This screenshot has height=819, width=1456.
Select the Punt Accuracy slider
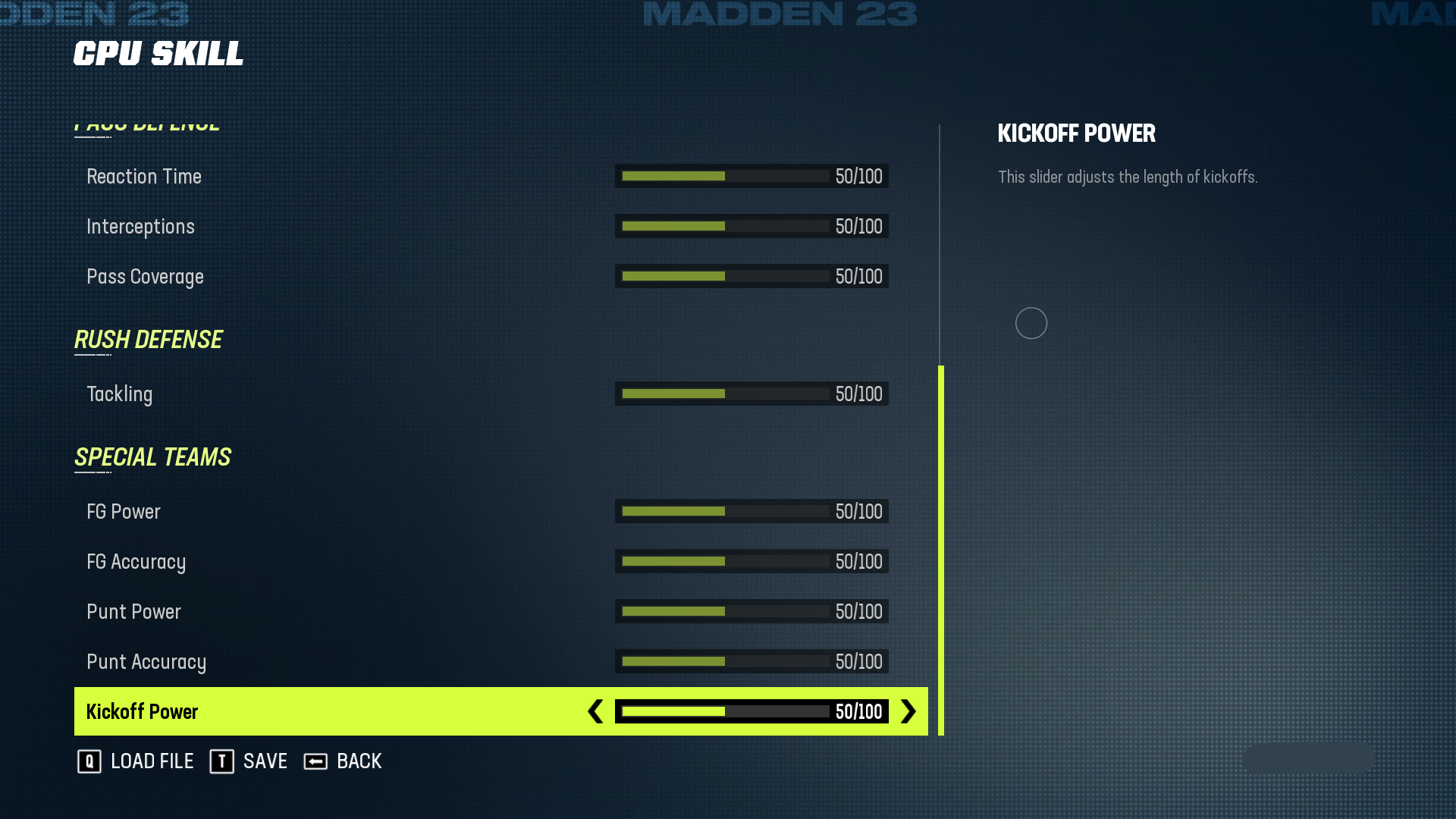751,661
